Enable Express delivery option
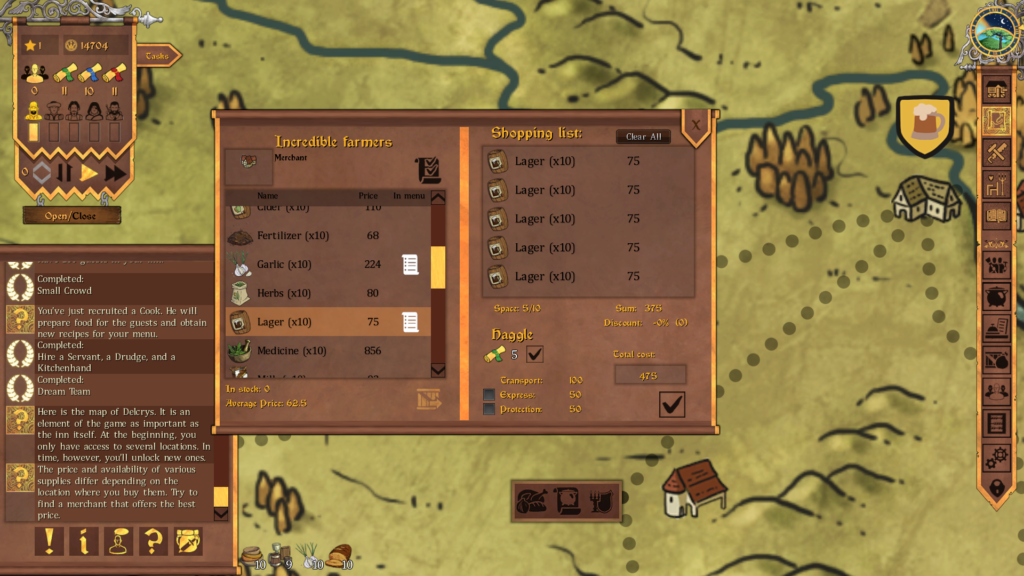This screenshot has width=1024, height=576. [489, 395]
